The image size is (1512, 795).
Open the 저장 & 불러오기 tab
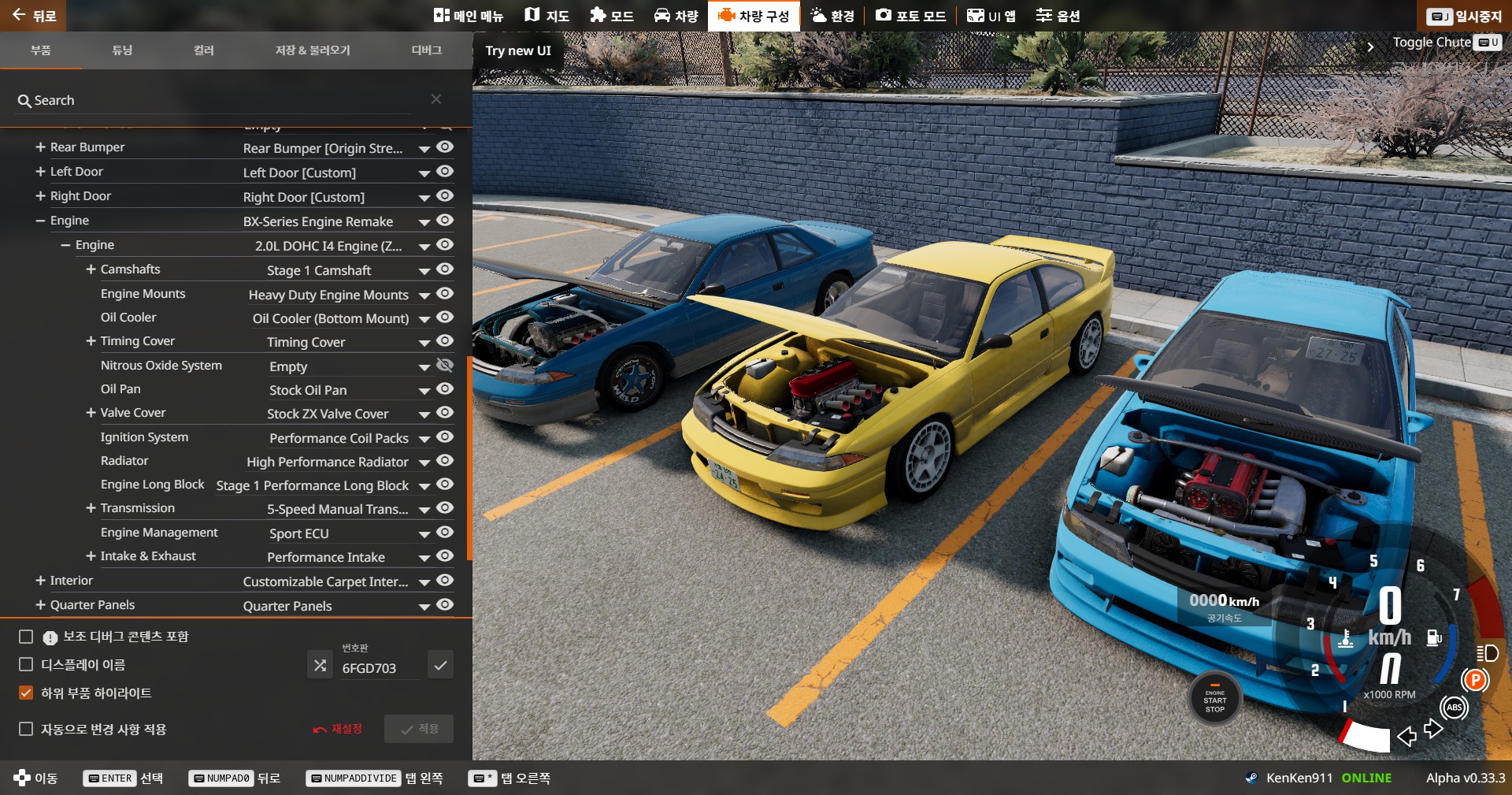click(313, 50)
